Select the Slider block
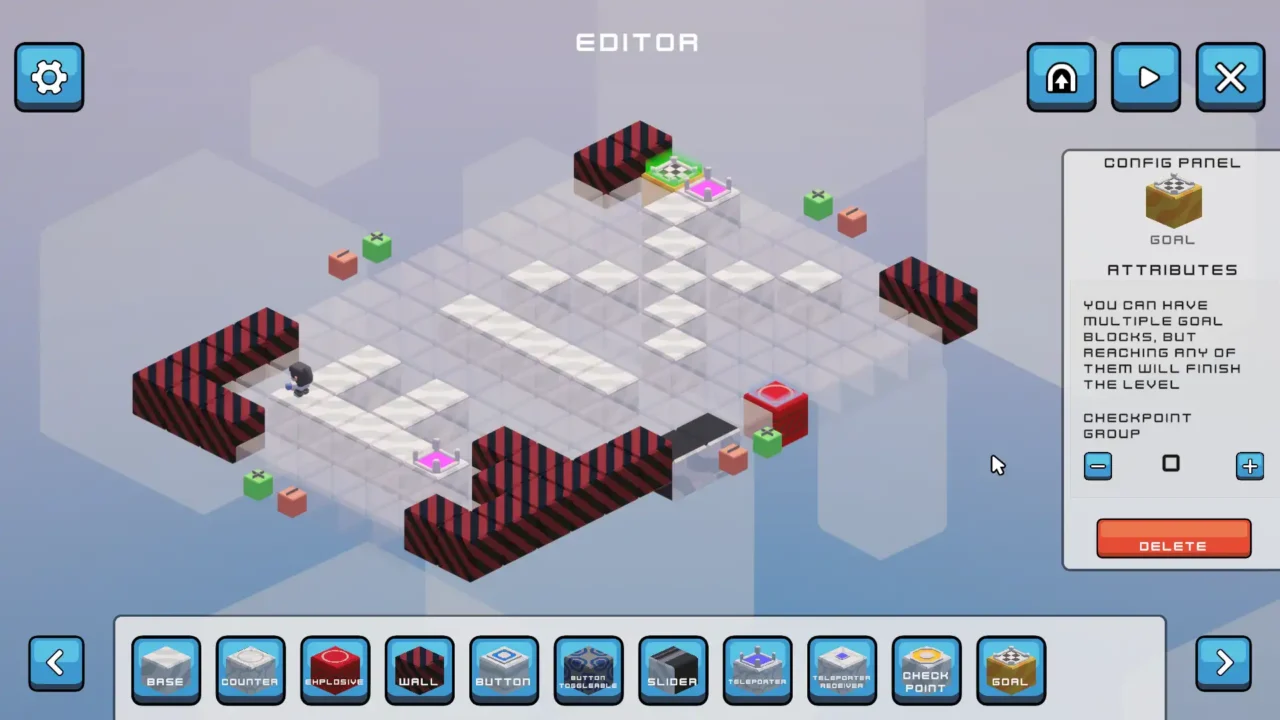The image size is (1280, 720). coord(673,669)
